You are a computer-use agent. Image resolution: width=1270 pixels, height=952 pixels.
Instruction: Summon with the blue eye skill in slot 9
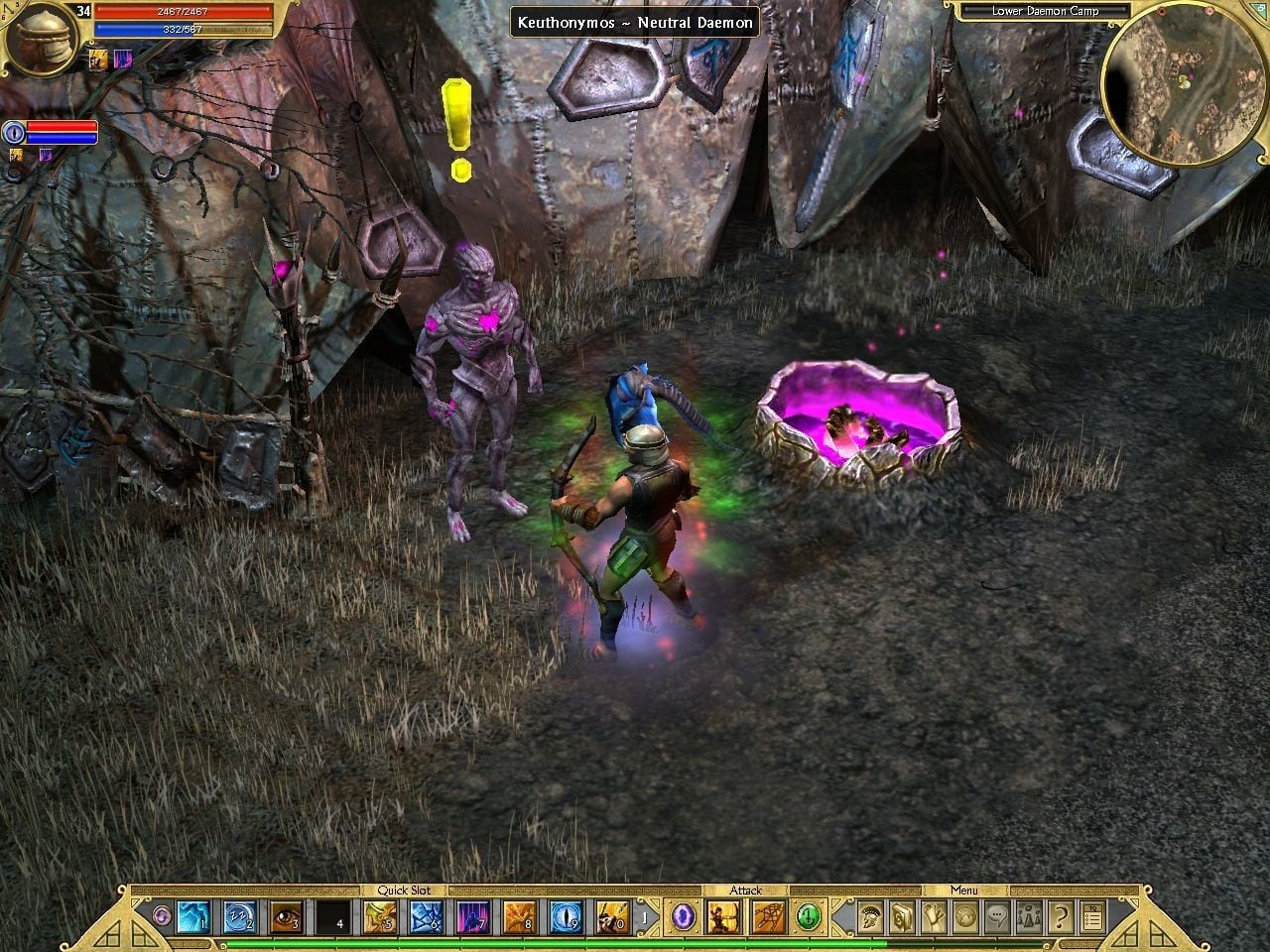point(567,918)
